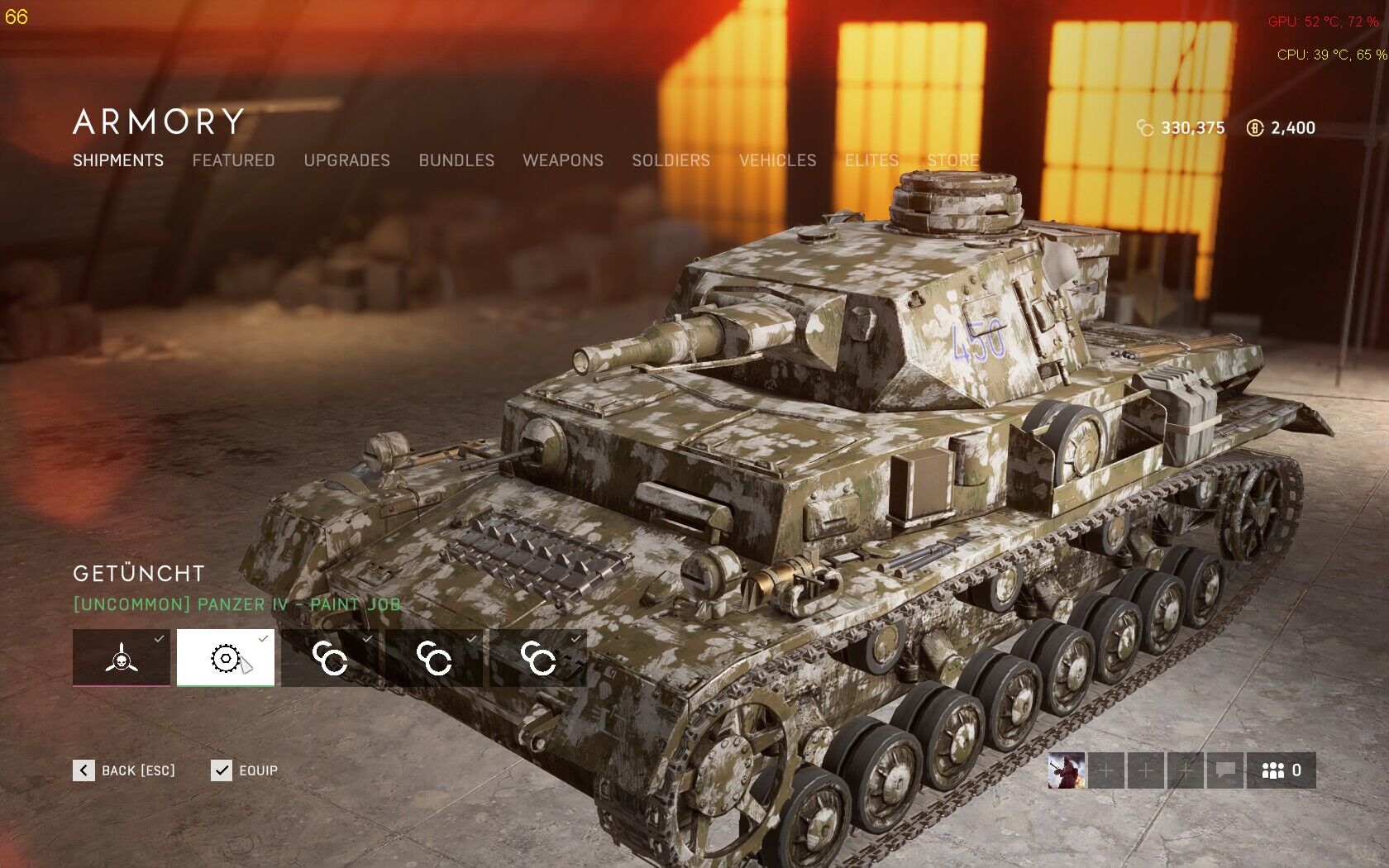Open the squad members counter
1389x868 pixels.
[1281, 770]
